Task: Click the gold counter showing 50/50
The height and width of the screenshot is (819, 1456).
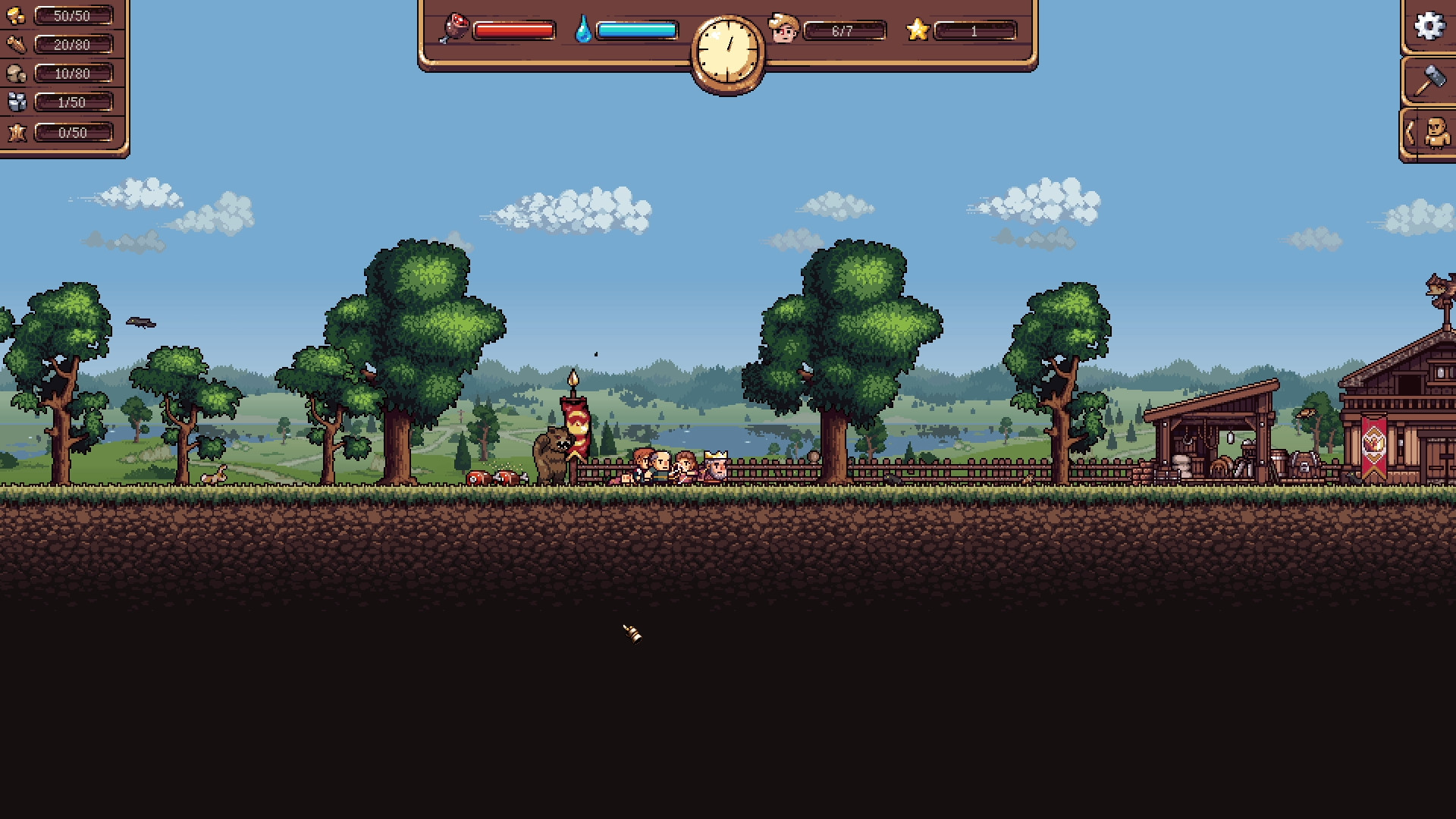Action: point(73,14)
